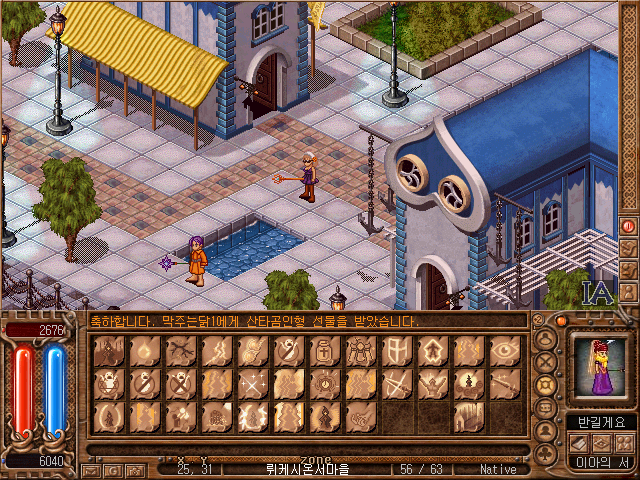Select the eye spell icon
Image resolution: width=640 pixels, height=480 pixels.
pos(505,351)
